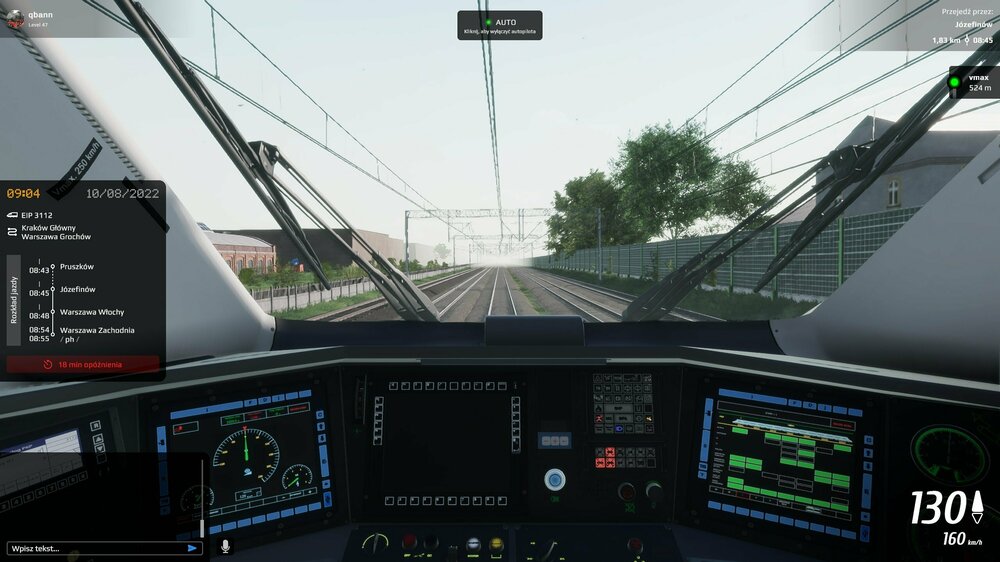Viewport: 1000px width, 562px height.
Task: Click the 18 min opóźnienia delay bar
Action: point(83,365)
